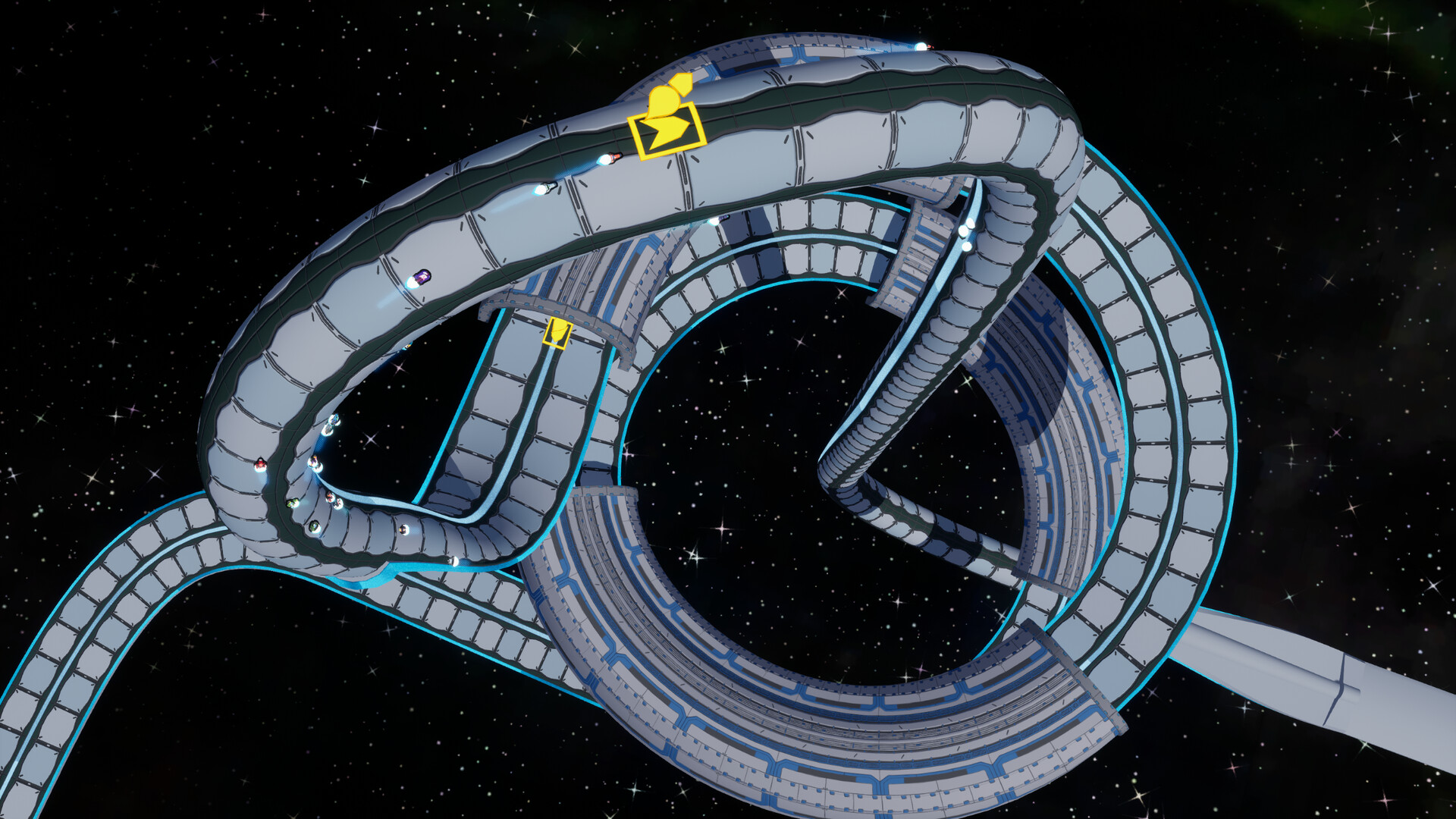Select the white ship trailing the orange racer
The image size is (1456, 819).
[548, 188]
